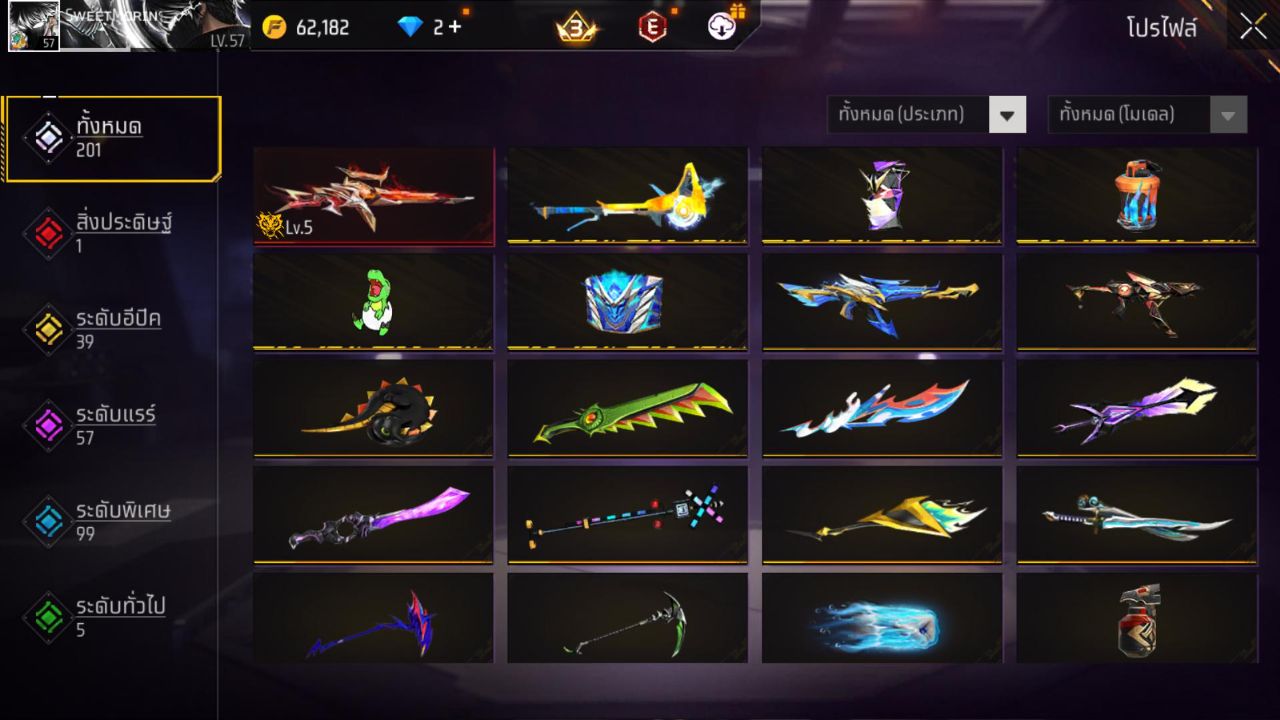Click the gift share icon in top bar
The image size is (1280, 720).
click(719, 27)
